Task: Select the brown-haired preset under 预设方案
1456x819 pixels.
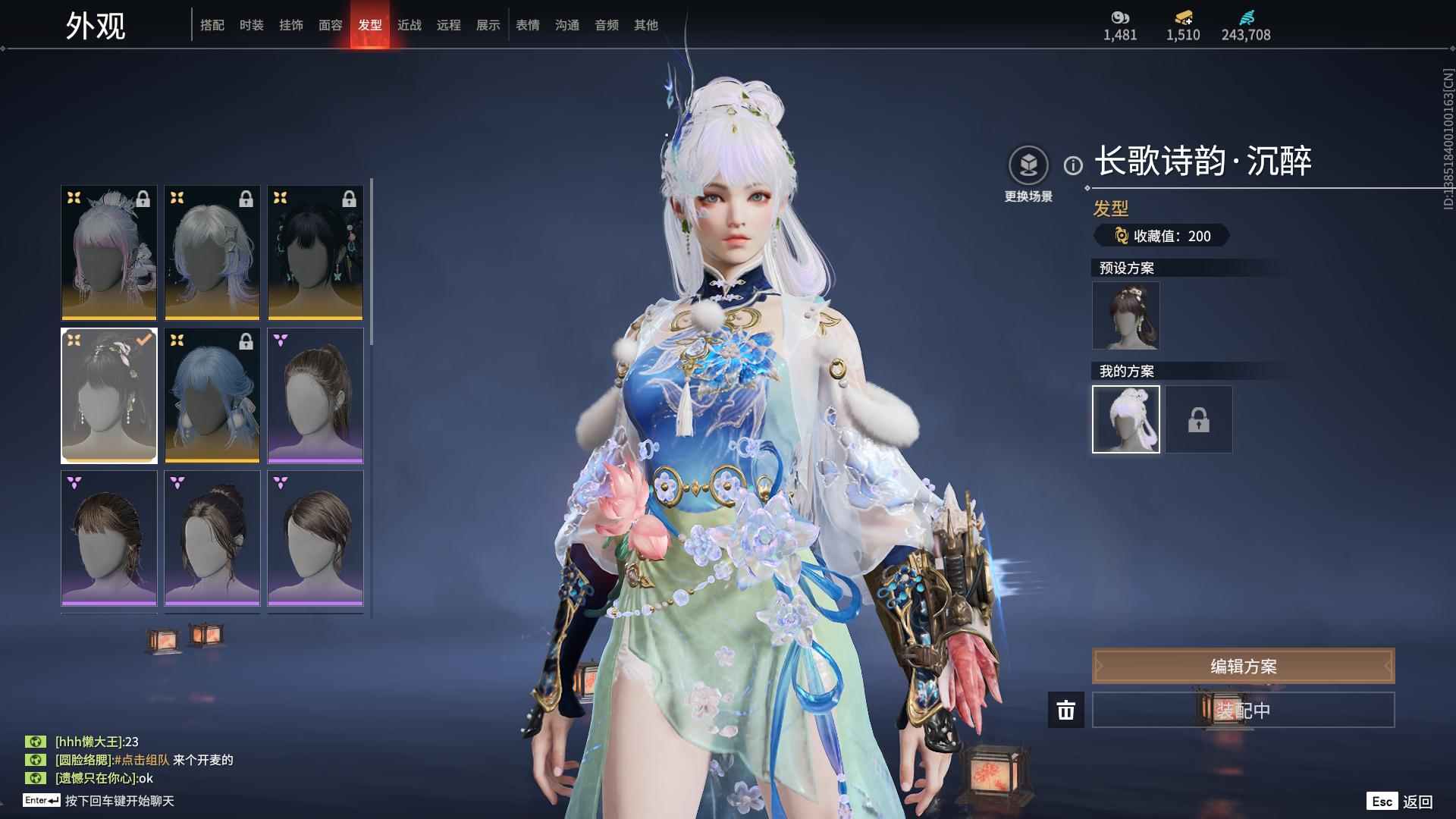Action: [1125, 315]
